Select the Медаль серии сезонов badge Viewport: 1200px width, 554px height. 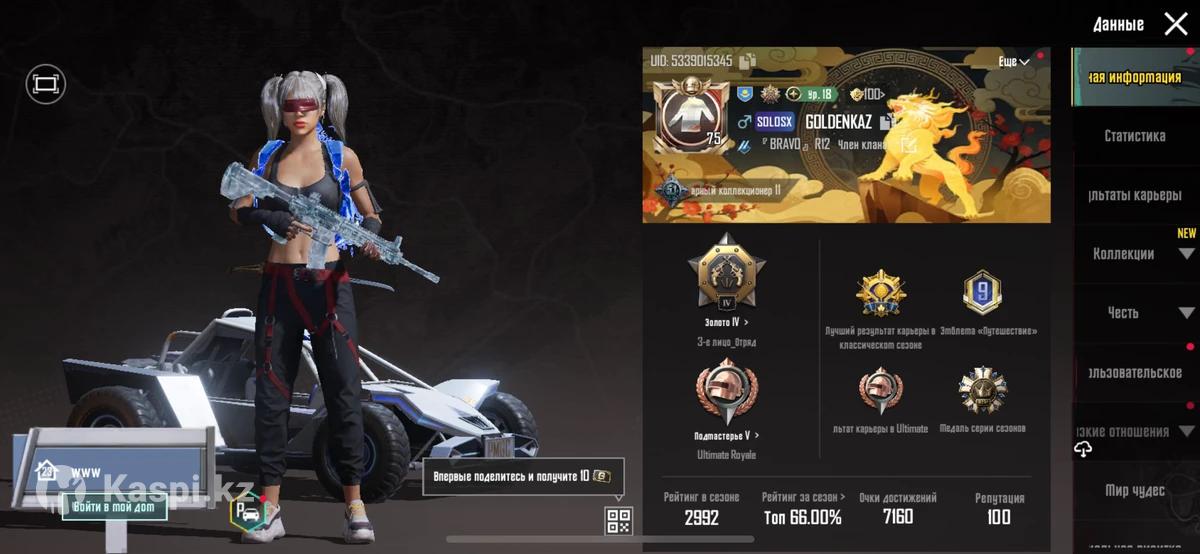coord(981,391)
